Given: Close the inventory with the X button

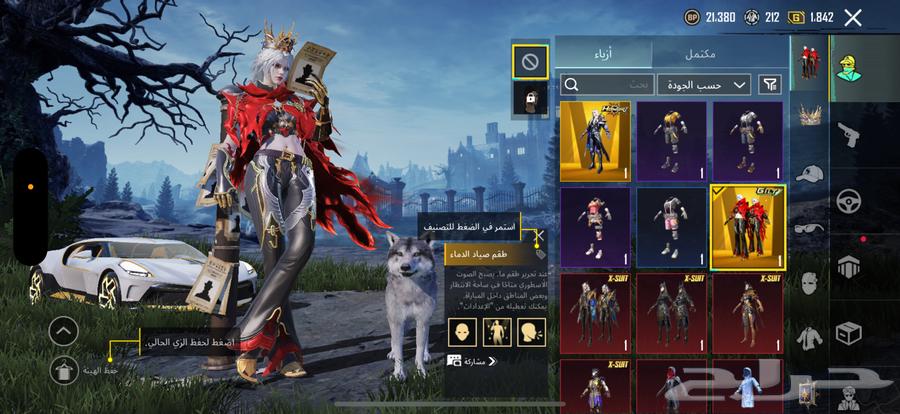Looking at the screenshot, I should 852,17.
